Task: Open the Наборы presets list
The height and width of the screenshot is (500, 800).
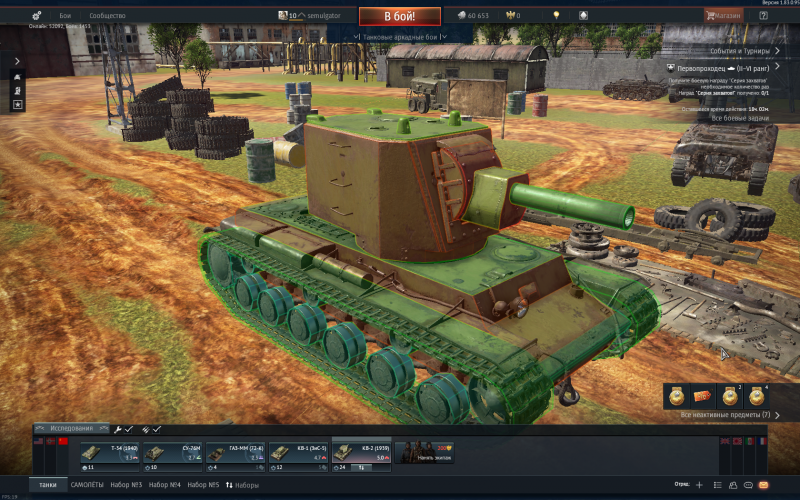Action: (242, 485)
